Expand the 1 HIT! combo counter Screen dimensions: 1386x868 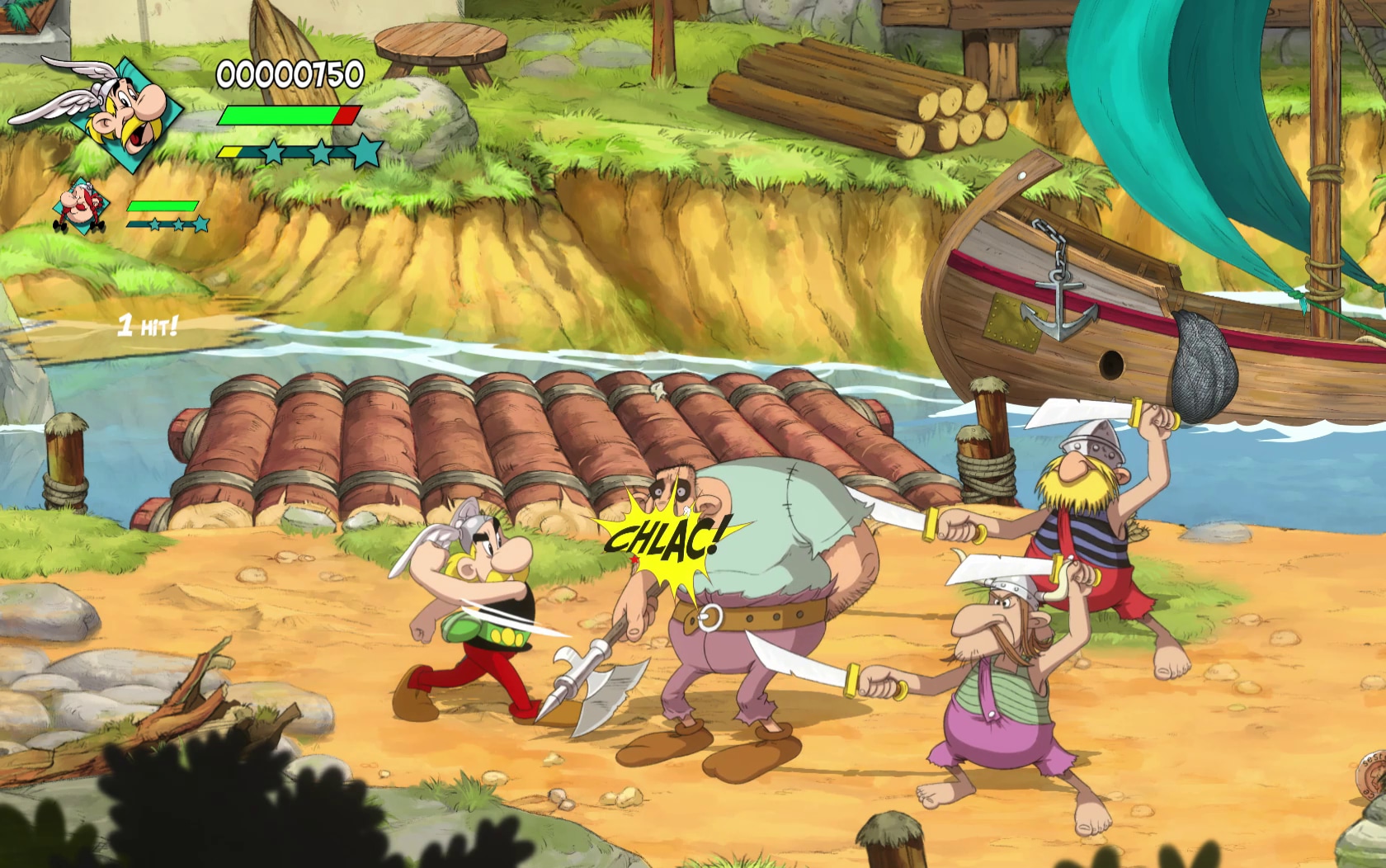[x=148, y=323]
